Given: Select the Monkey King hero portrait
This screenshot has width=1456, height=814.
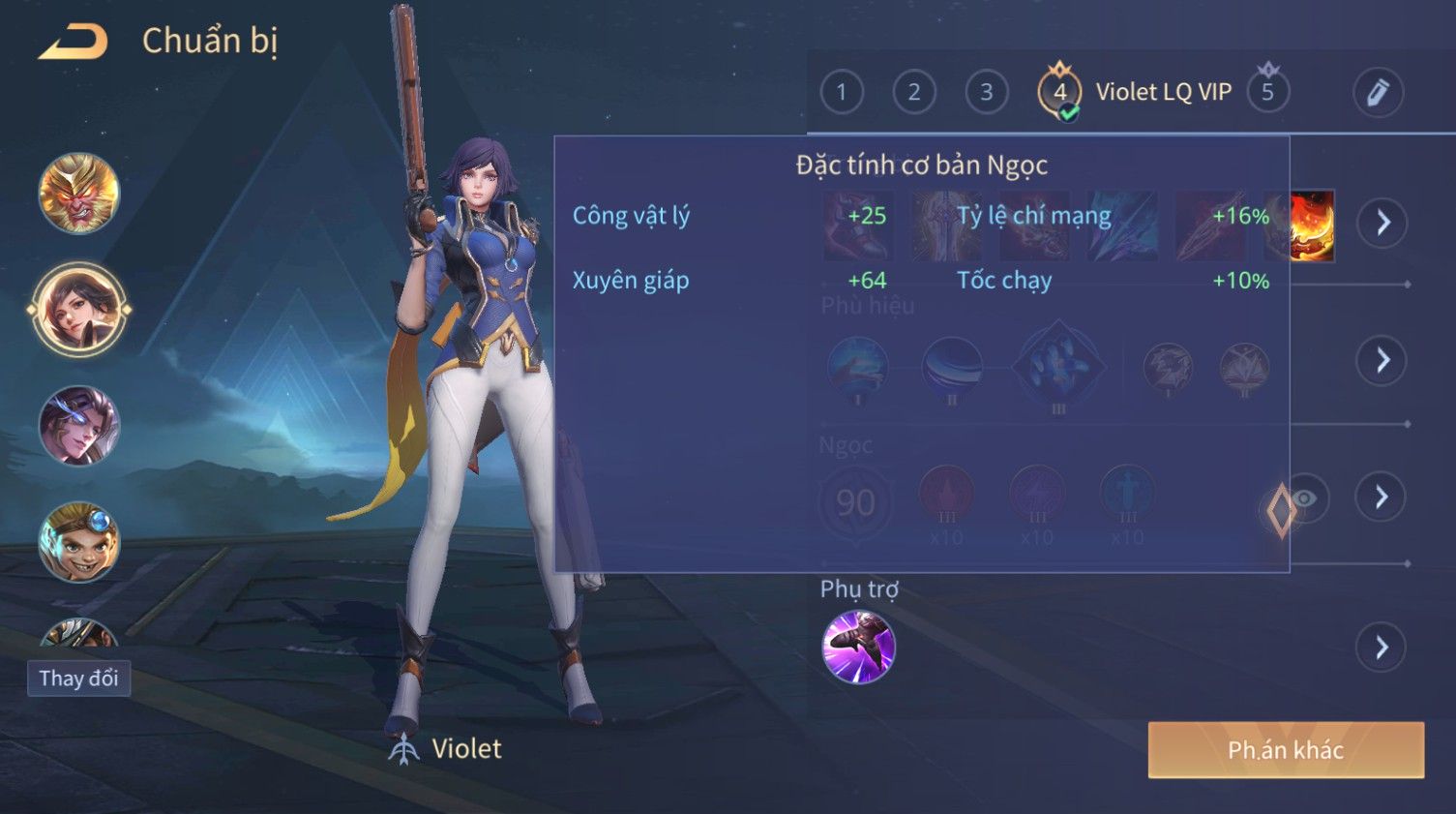Looking at the screenshot, I should [x=78, y=194].
